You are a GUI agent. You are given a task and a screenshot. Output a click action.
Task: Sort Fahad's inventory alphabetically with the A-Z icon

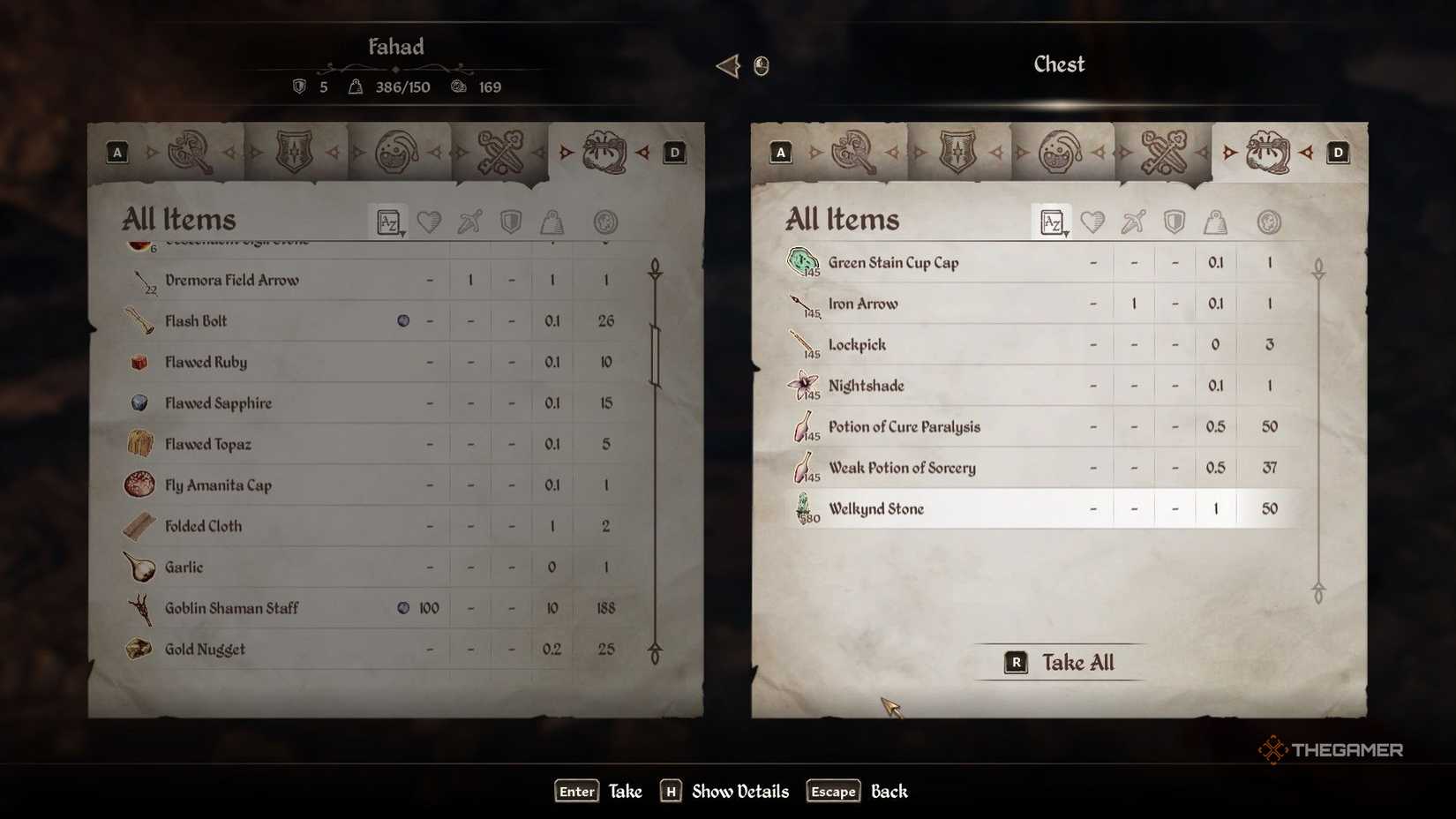tap(388, 222)
